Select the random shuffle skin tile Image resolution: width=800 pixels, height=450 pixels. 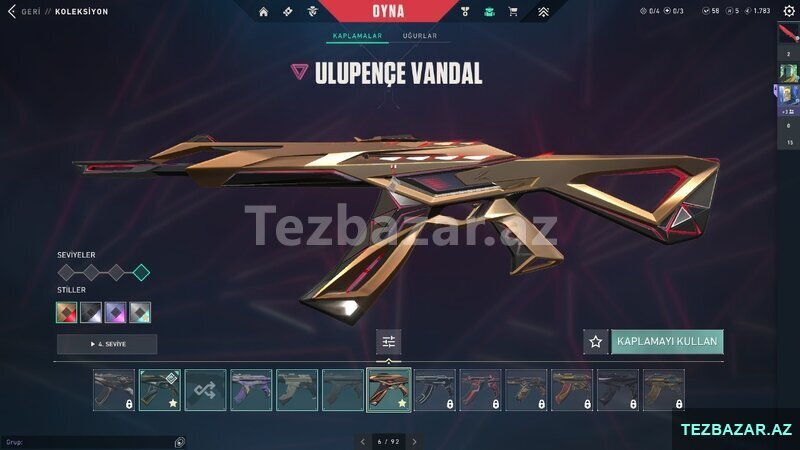point(205,390)
